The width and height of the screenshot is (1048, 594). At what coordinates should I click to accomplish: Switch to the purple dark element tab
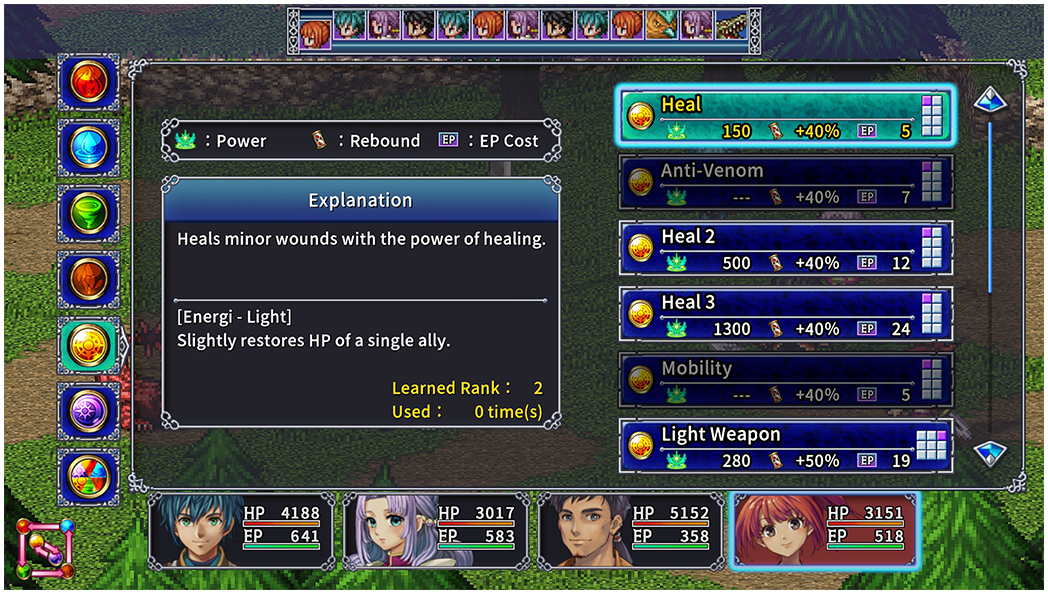tap(88, 411)
